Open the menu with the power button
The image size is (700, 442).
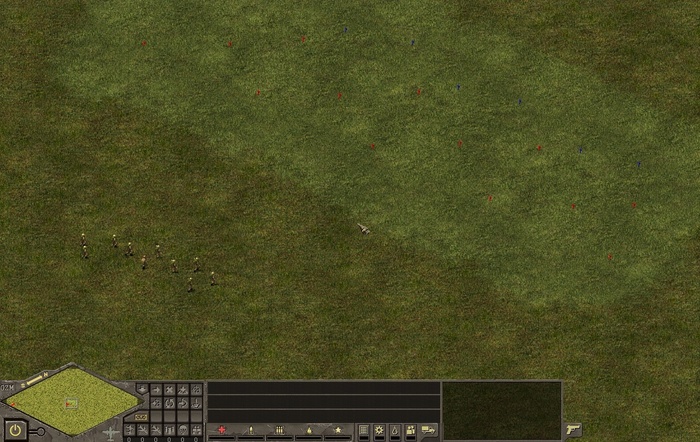point(15,430)
